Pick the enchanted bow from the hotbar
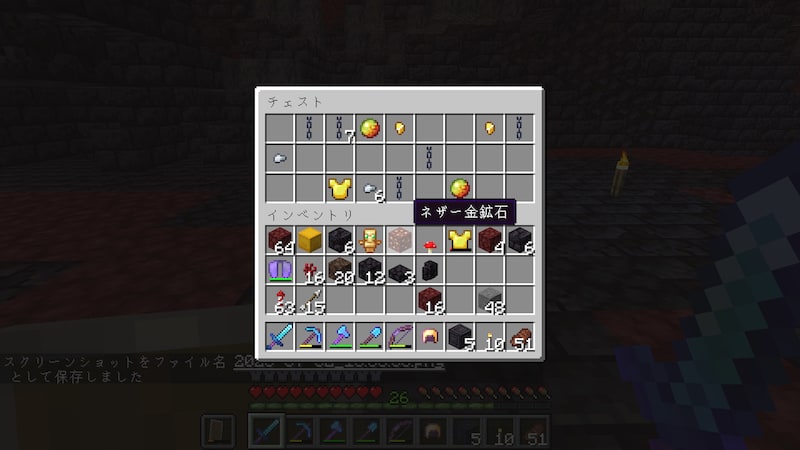The image size is (800, 450). pyautogui.click(x=400, y=338)
